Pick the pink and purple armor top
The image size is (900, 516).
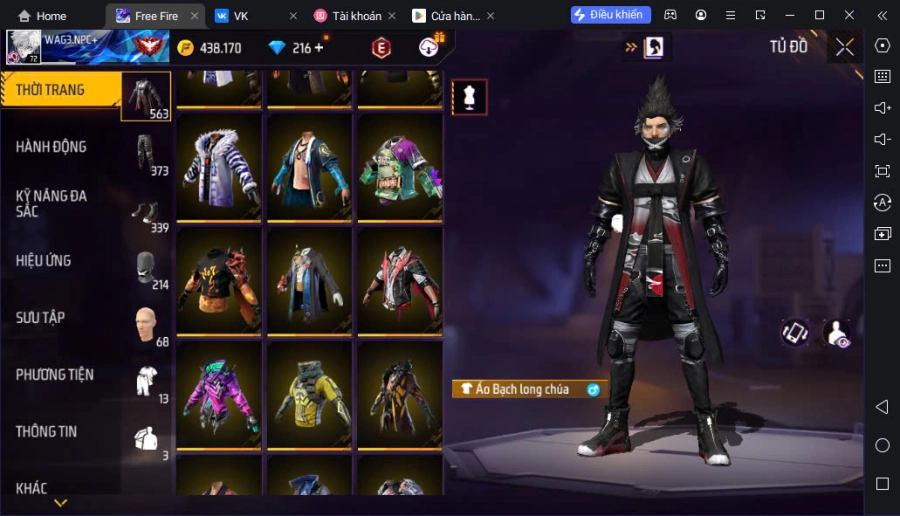(x=219, y=394)
